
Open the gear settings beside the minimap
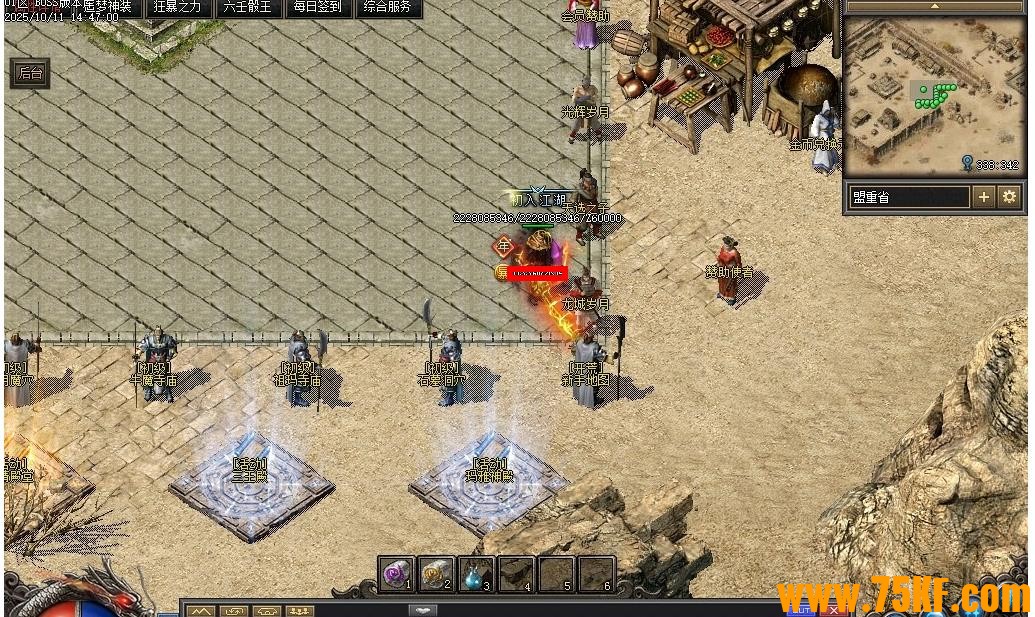coord(1009,197)
